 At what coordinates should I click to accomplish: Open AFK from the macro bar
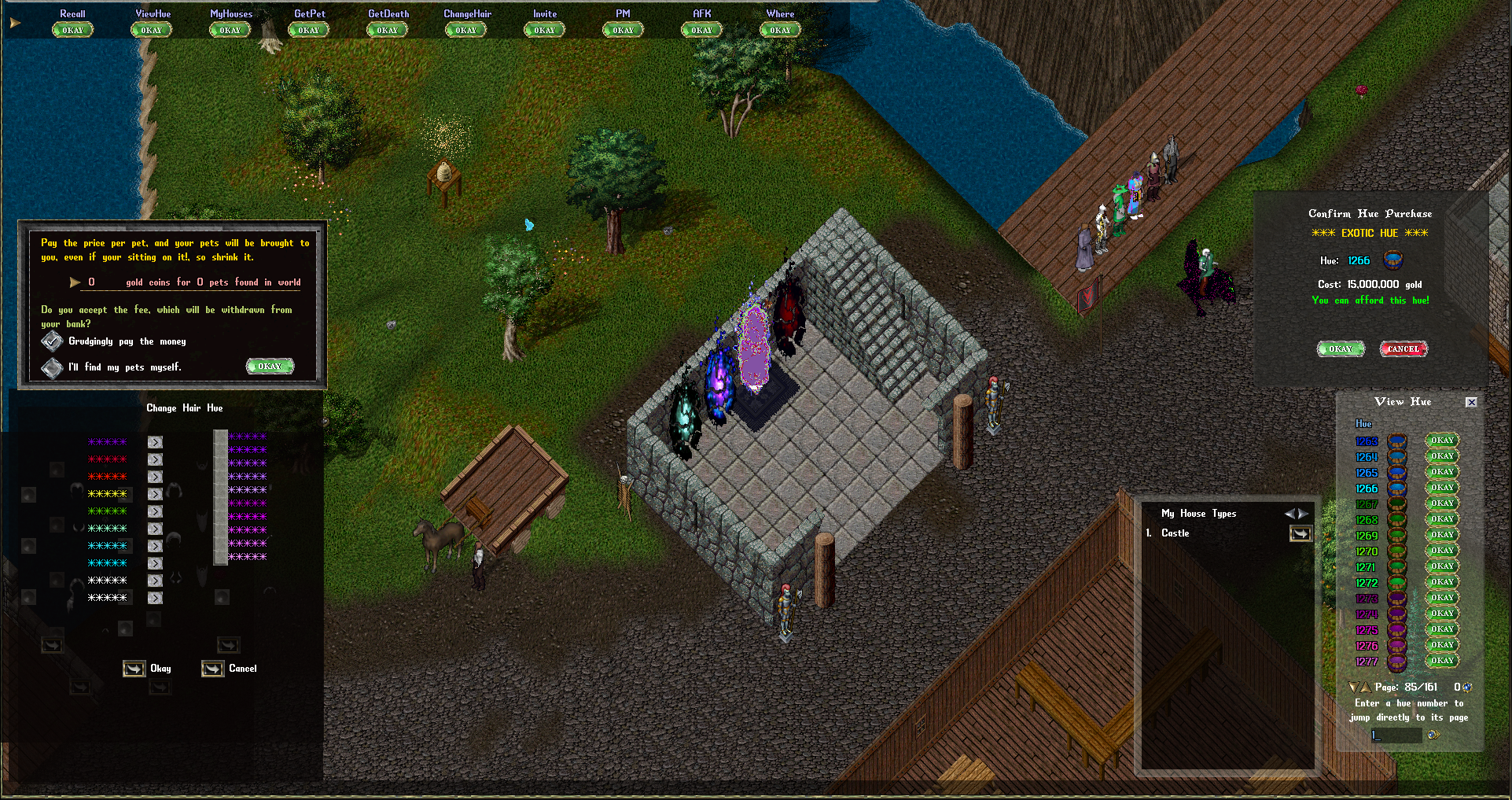click(x=701, y=29)
